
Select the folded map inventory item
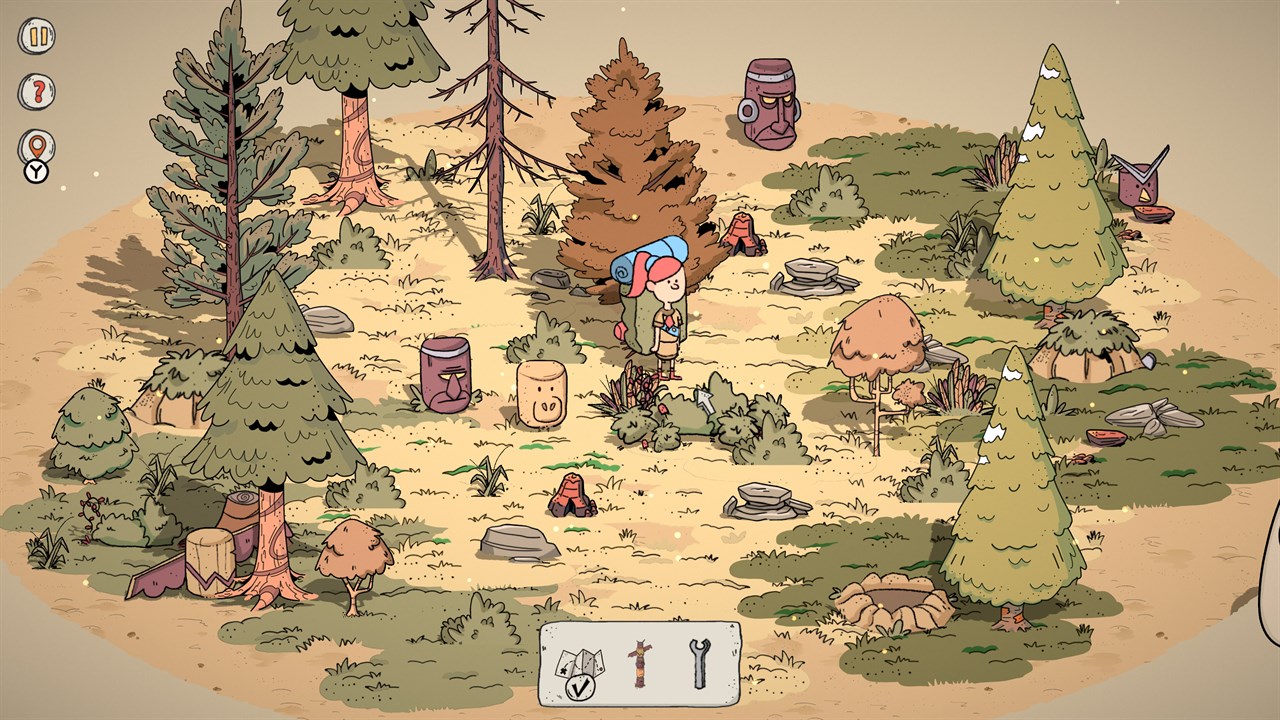(577, 661)
